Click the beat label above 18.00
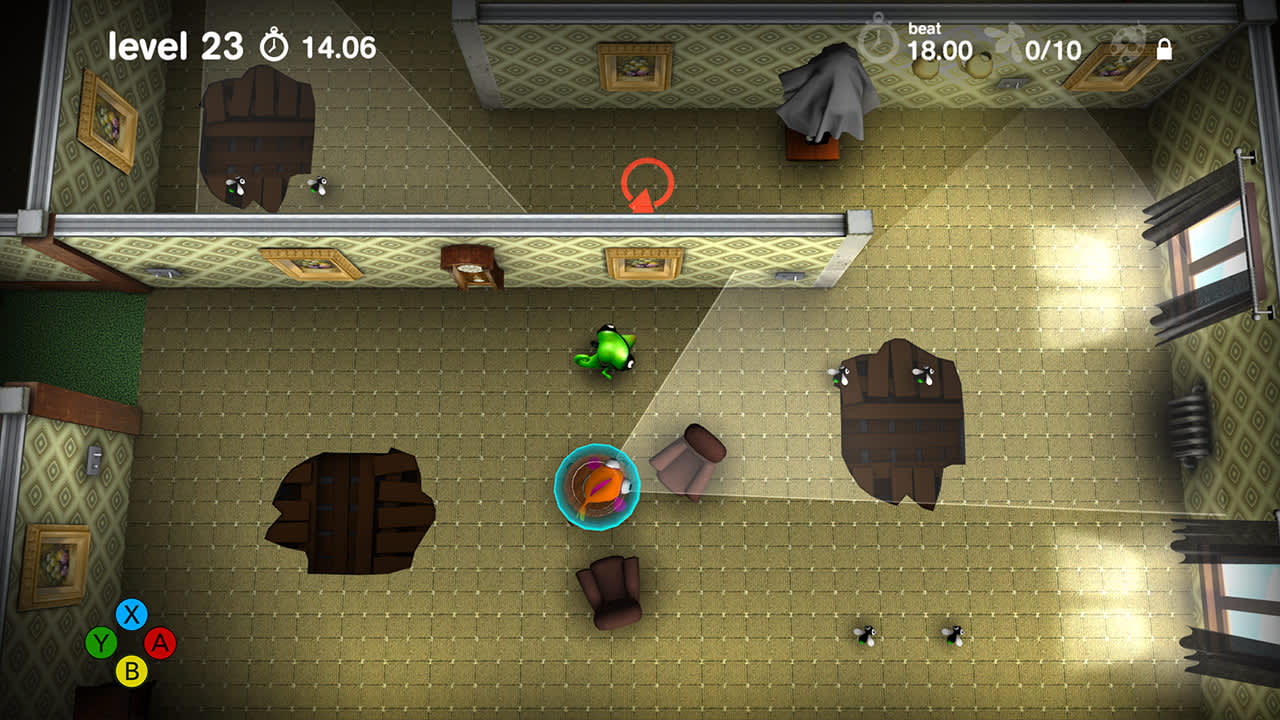The height and width of the screenshot is (720, 1280). (x=926, y=27)
